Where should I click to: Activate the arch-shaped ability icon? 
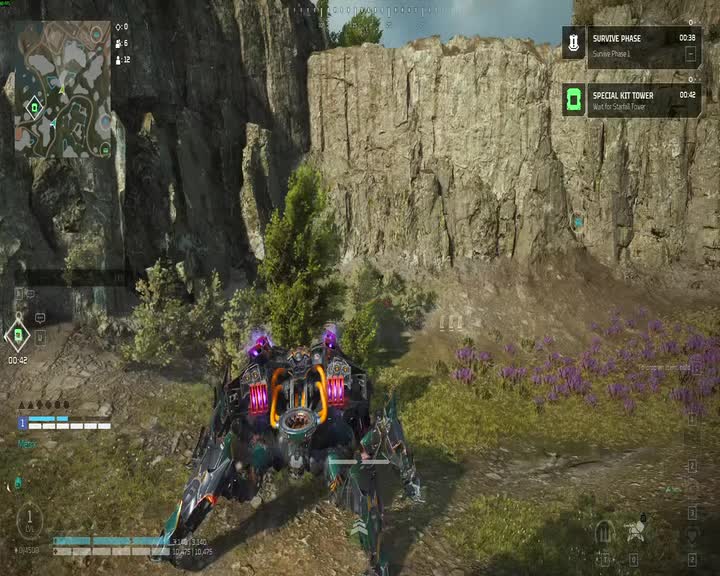coord(604,530)
